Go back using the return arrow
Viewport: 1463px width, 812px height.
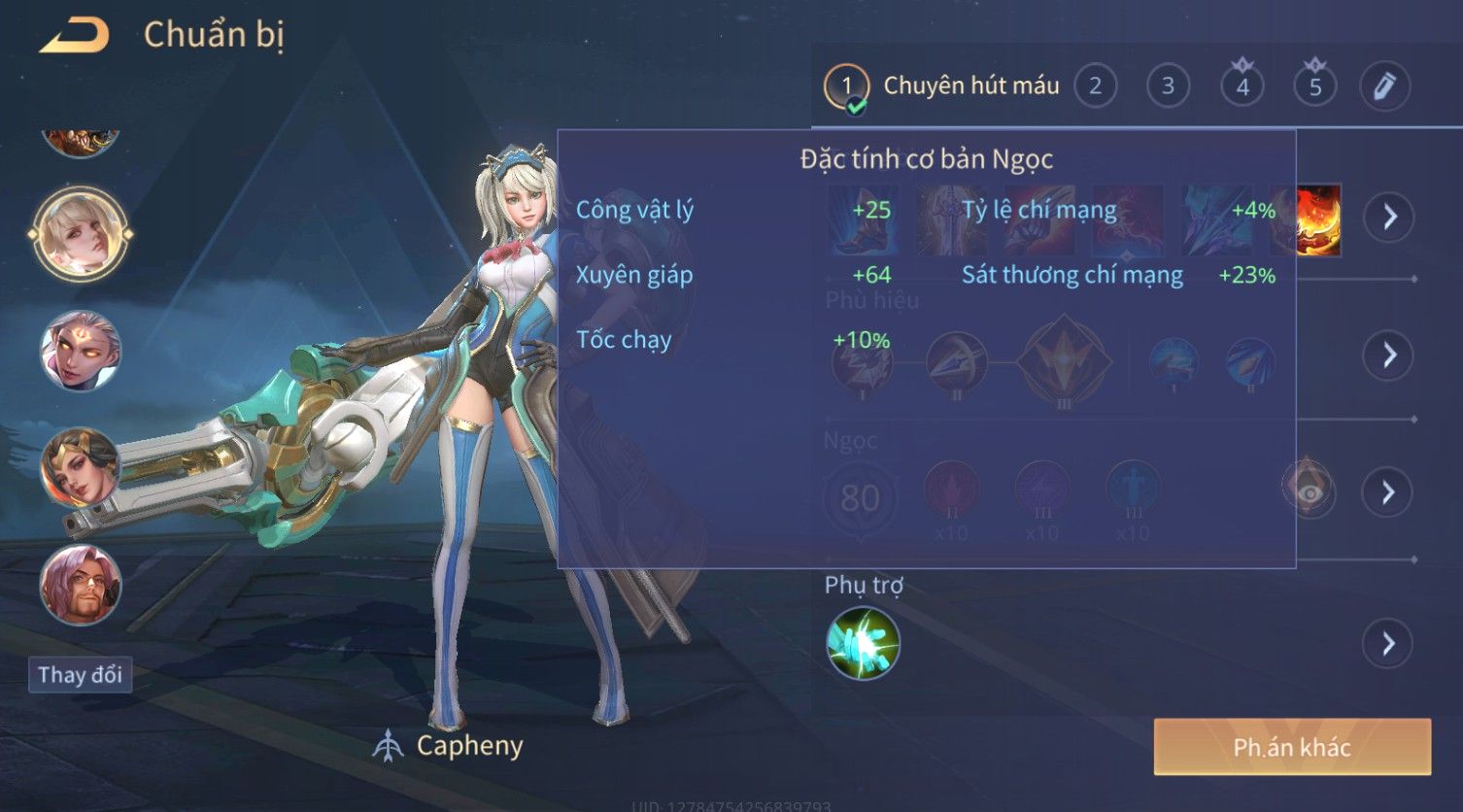click(x=74, y=36)
